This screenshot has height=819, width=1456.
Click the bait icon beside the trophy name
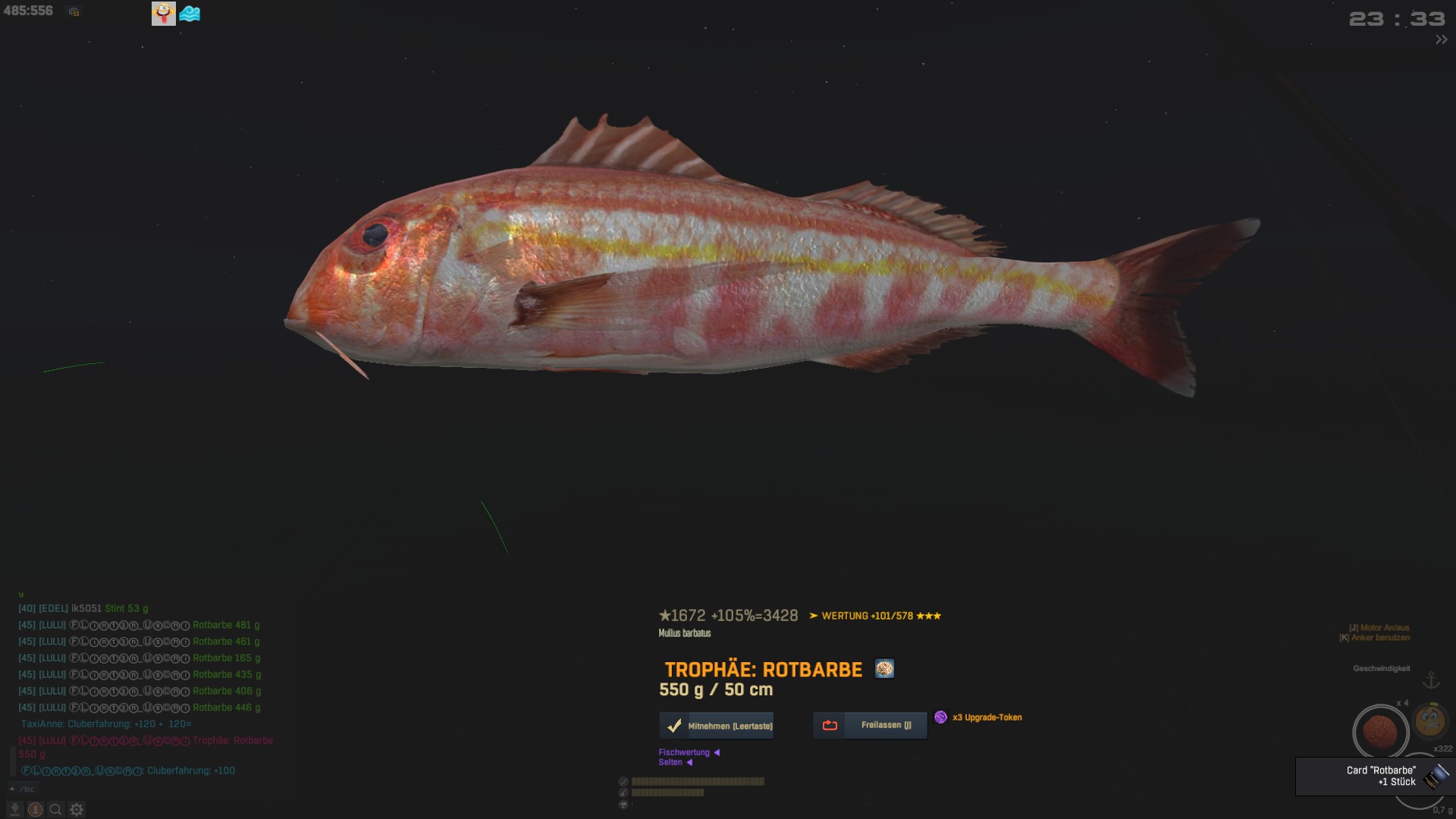coord(884,669)
